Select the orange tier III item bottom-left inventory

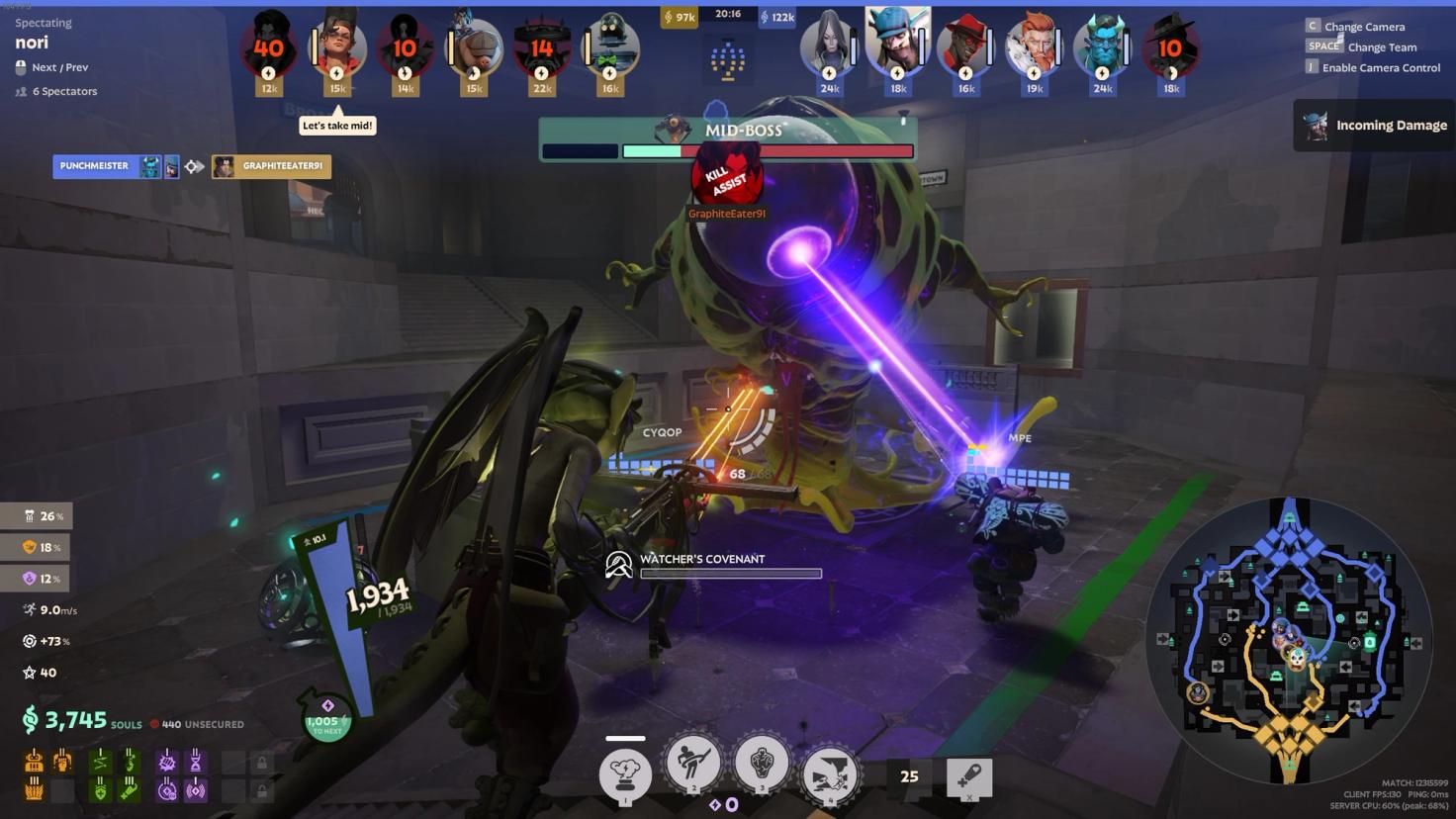coord(36,788)
